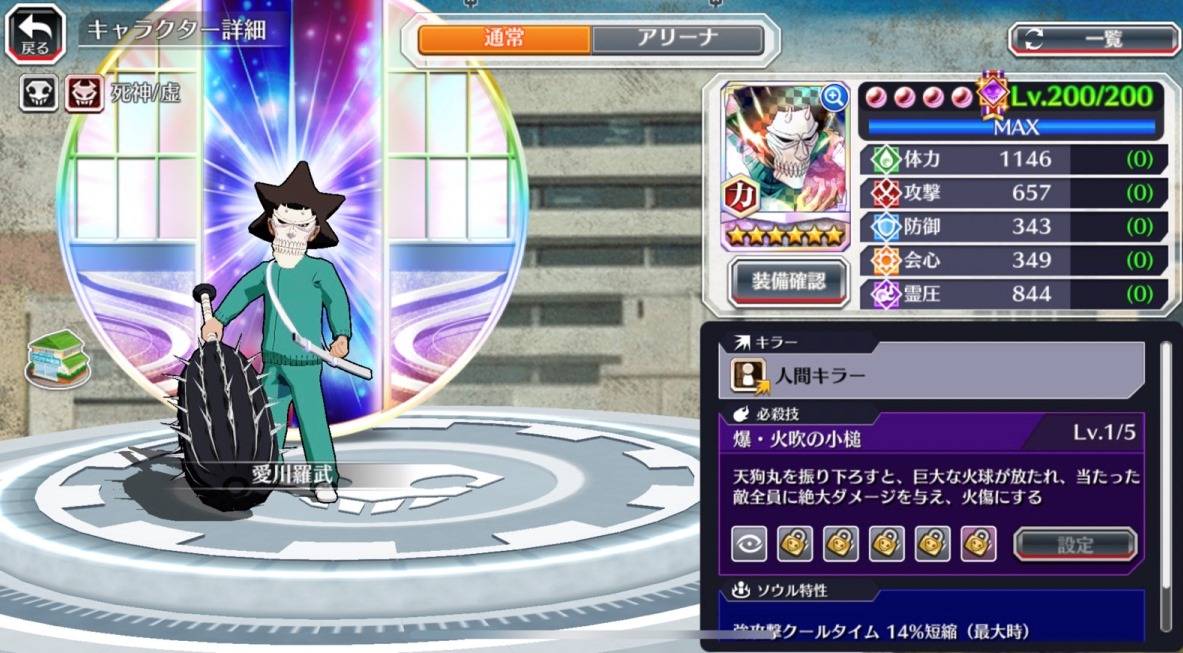Open the 一覧 character list

[x=1093, y=39]
